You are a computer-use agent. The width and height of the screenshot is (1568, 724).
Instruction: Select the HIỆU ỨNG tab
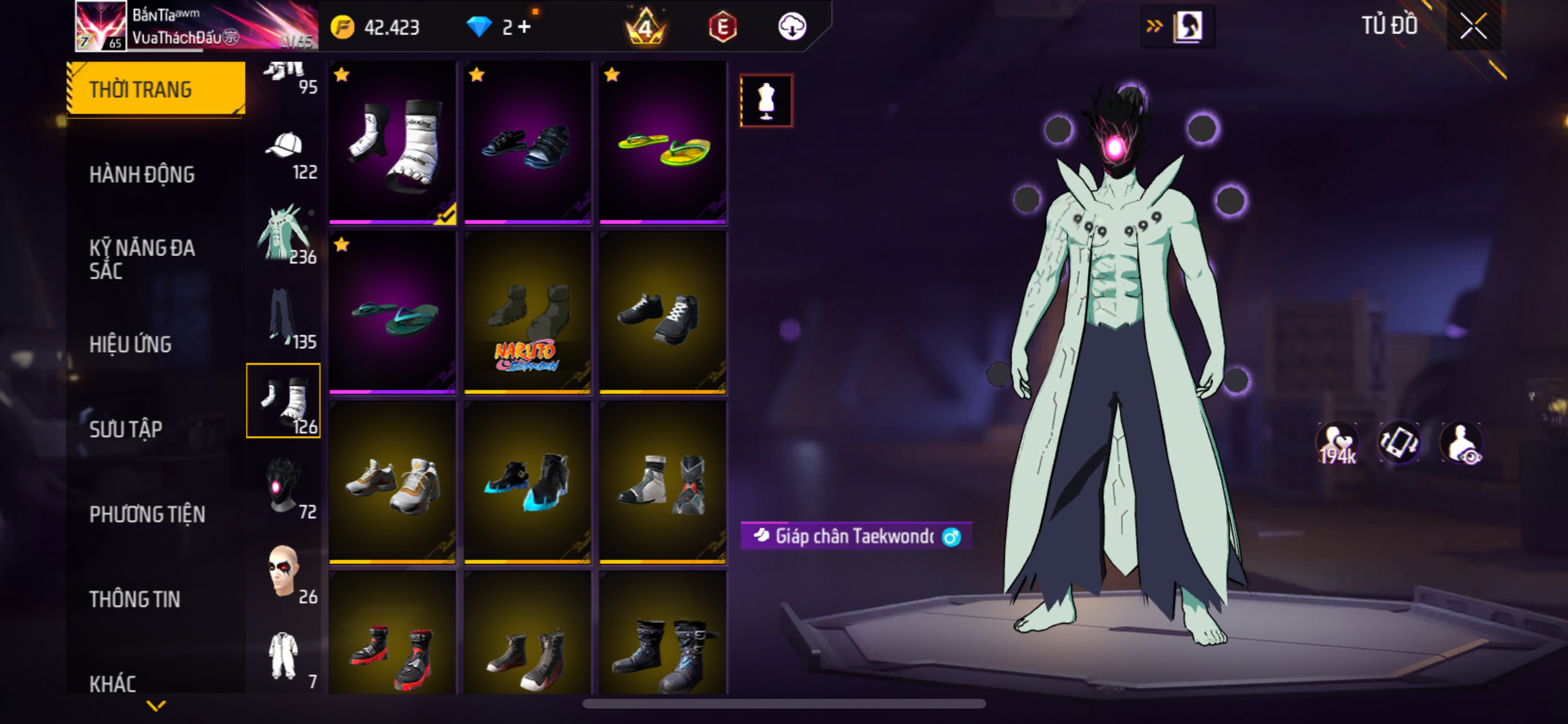131,344
